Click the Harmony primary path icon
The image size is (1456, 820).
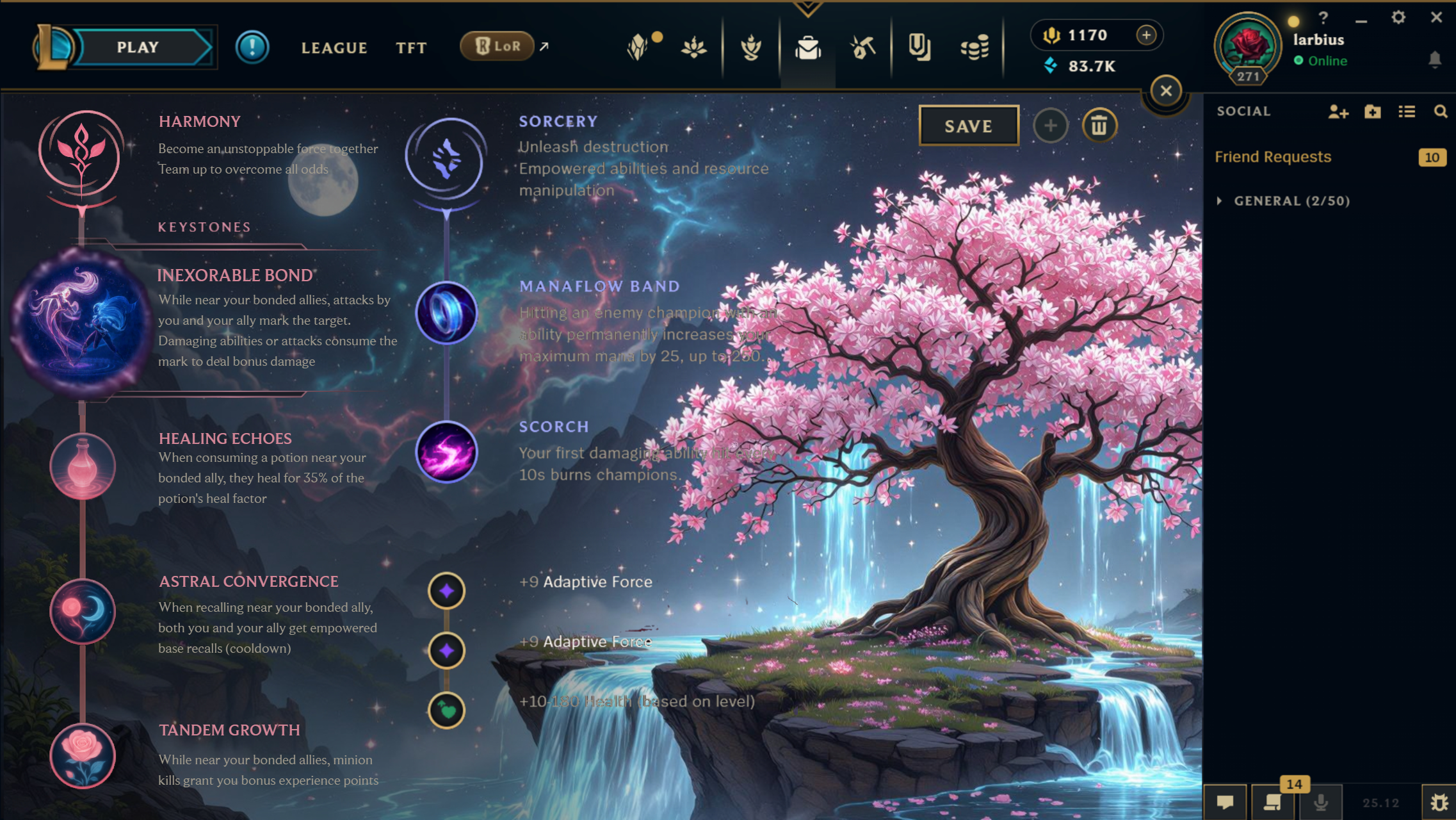coord(81,152)
